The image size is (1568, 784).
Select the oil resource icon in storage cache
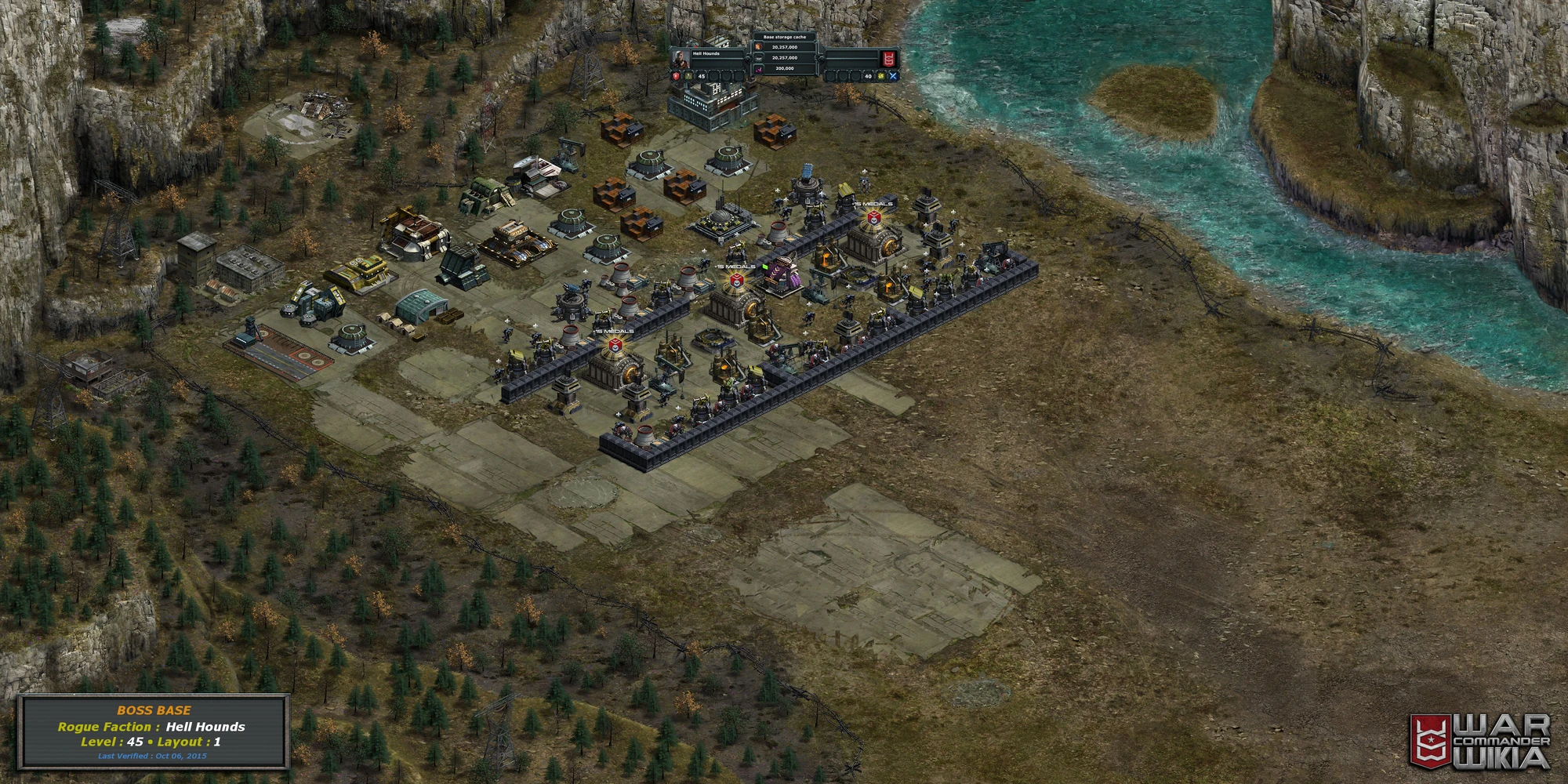point(758,58)
